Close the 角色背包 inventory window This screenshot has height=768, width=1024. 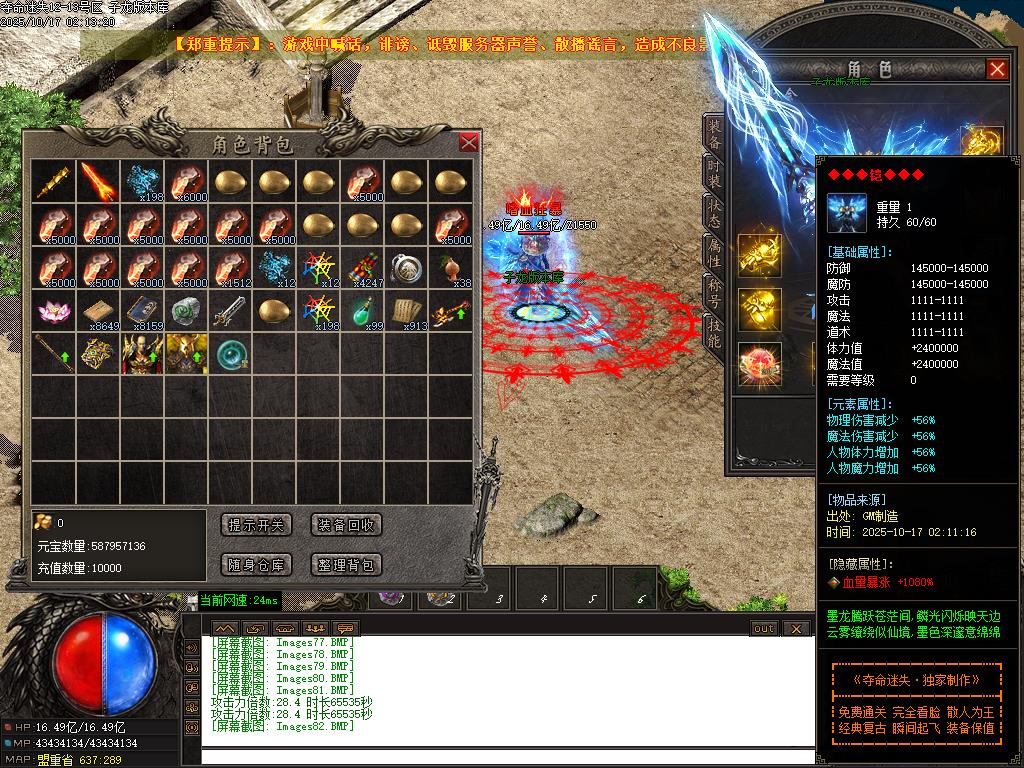pyautogui.click(x=469, y=142)
